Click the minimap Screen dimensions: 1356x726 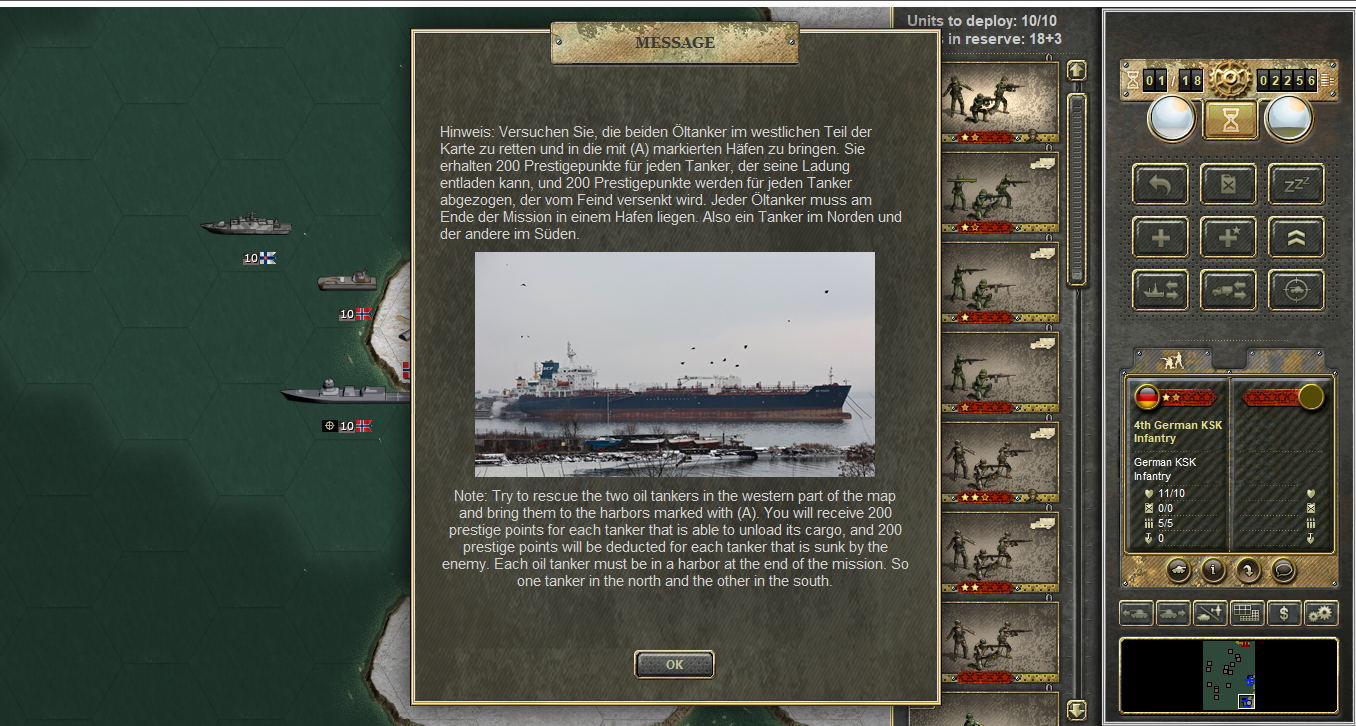[1228, 675]
